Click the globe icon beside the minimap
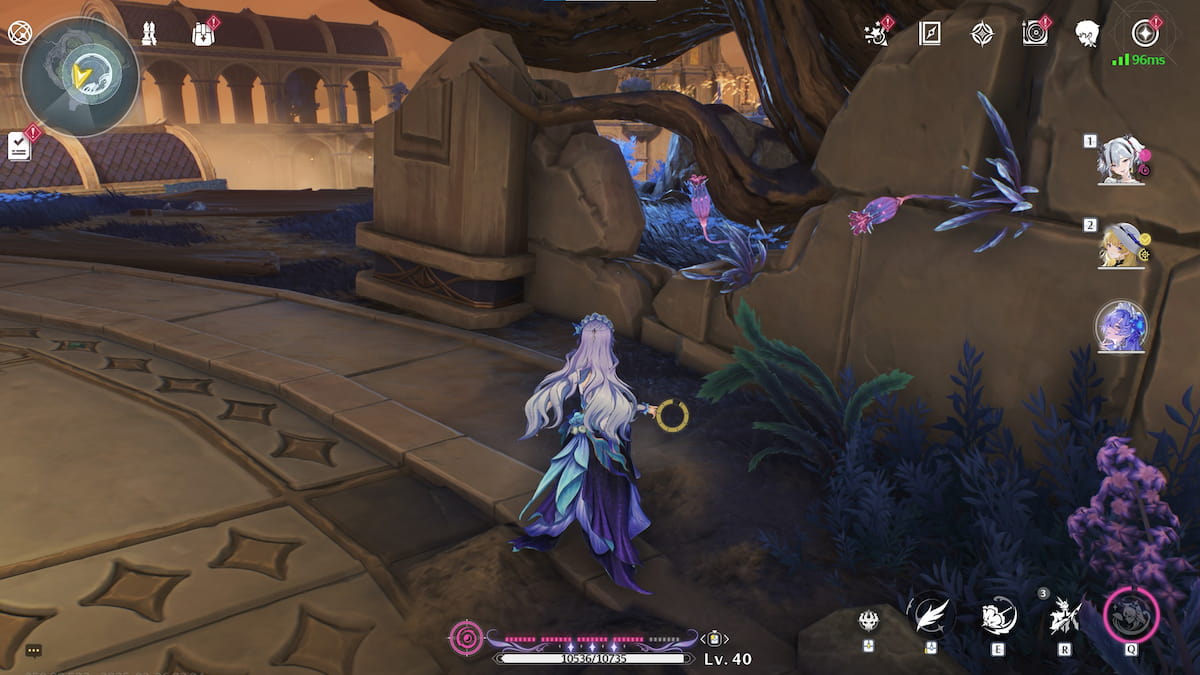The width and height of the screenshot is (1200, 675). point(19,33)
